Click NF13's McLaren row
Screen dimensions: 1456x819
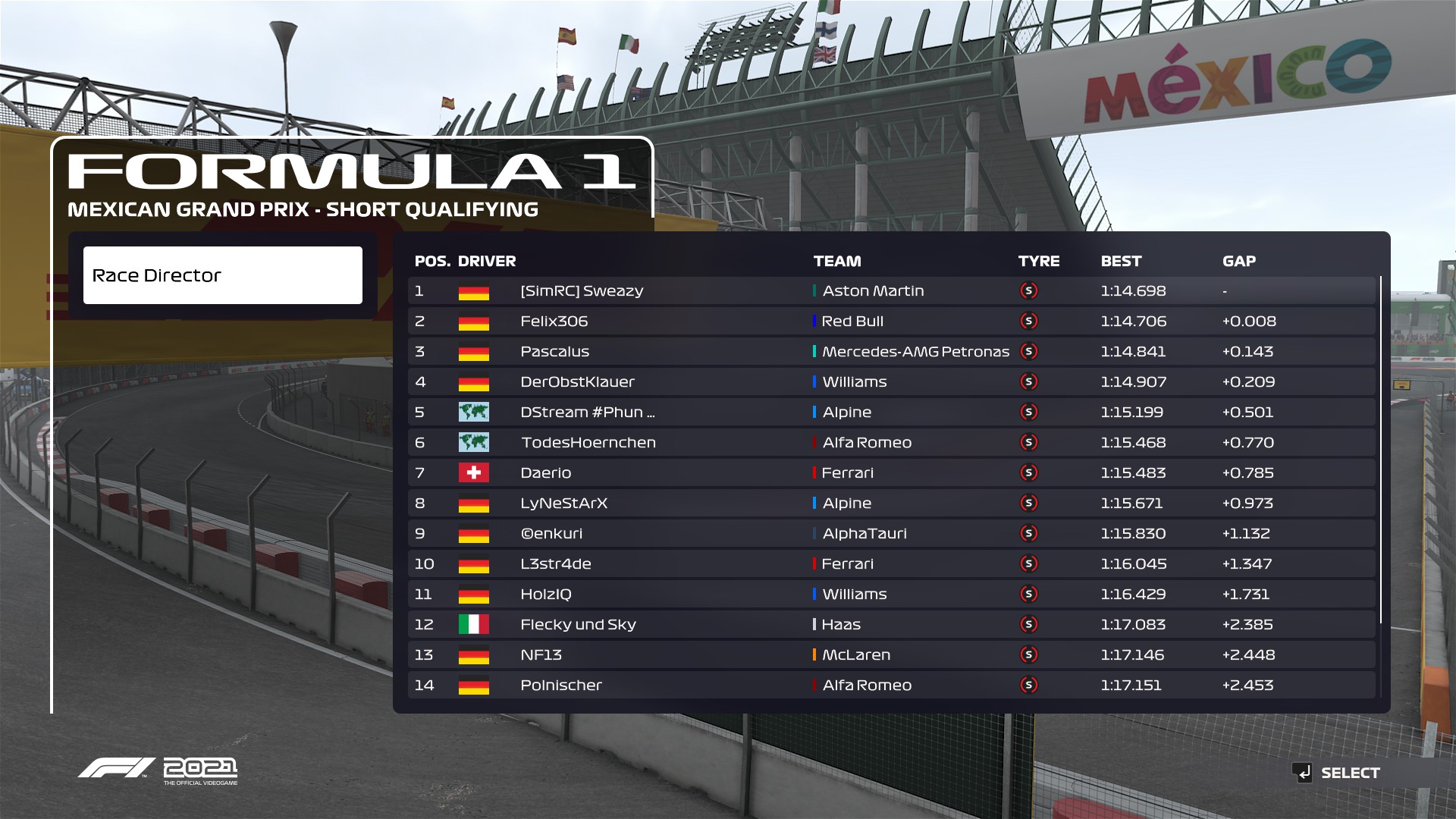[x=891, y=655]
